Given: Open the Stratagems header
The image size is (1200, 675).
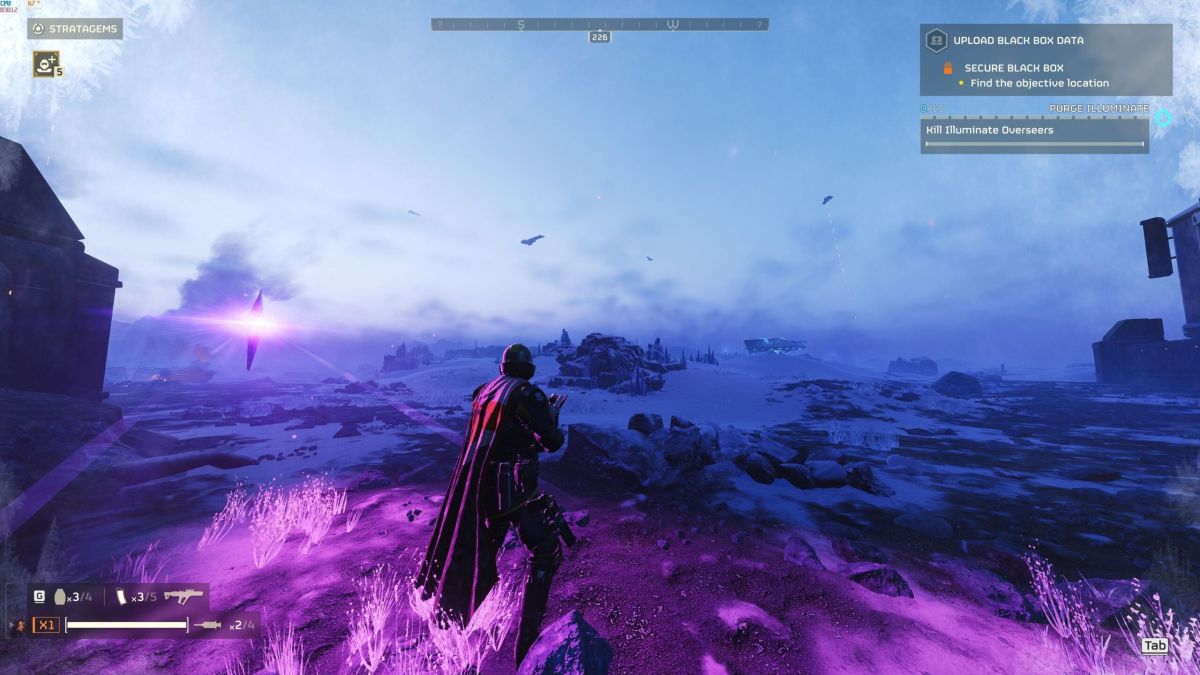Looking at the screenshot, I should pos(75,29).
